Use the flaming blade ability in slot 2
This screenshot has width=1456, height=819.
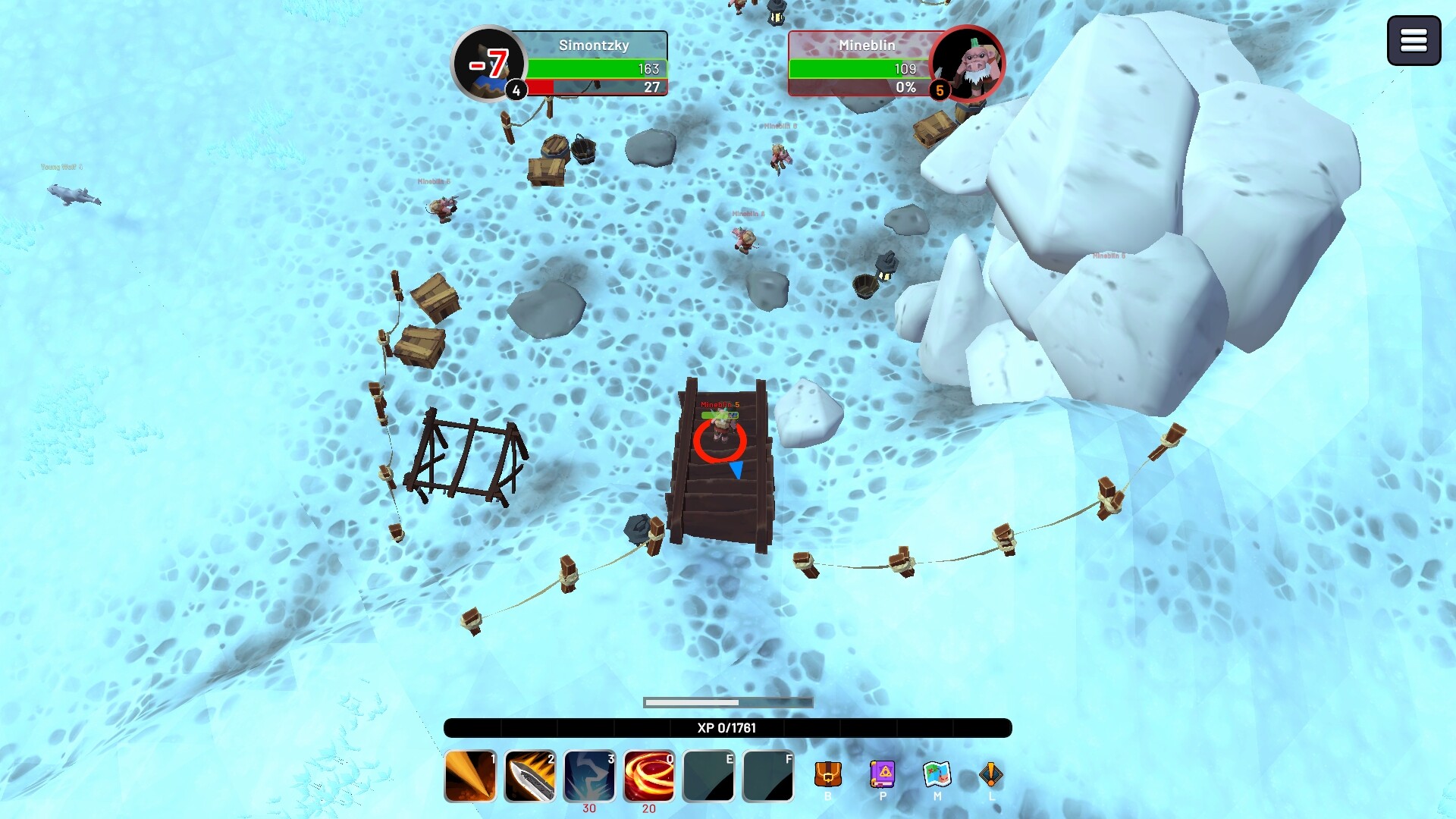coord(530,776)
